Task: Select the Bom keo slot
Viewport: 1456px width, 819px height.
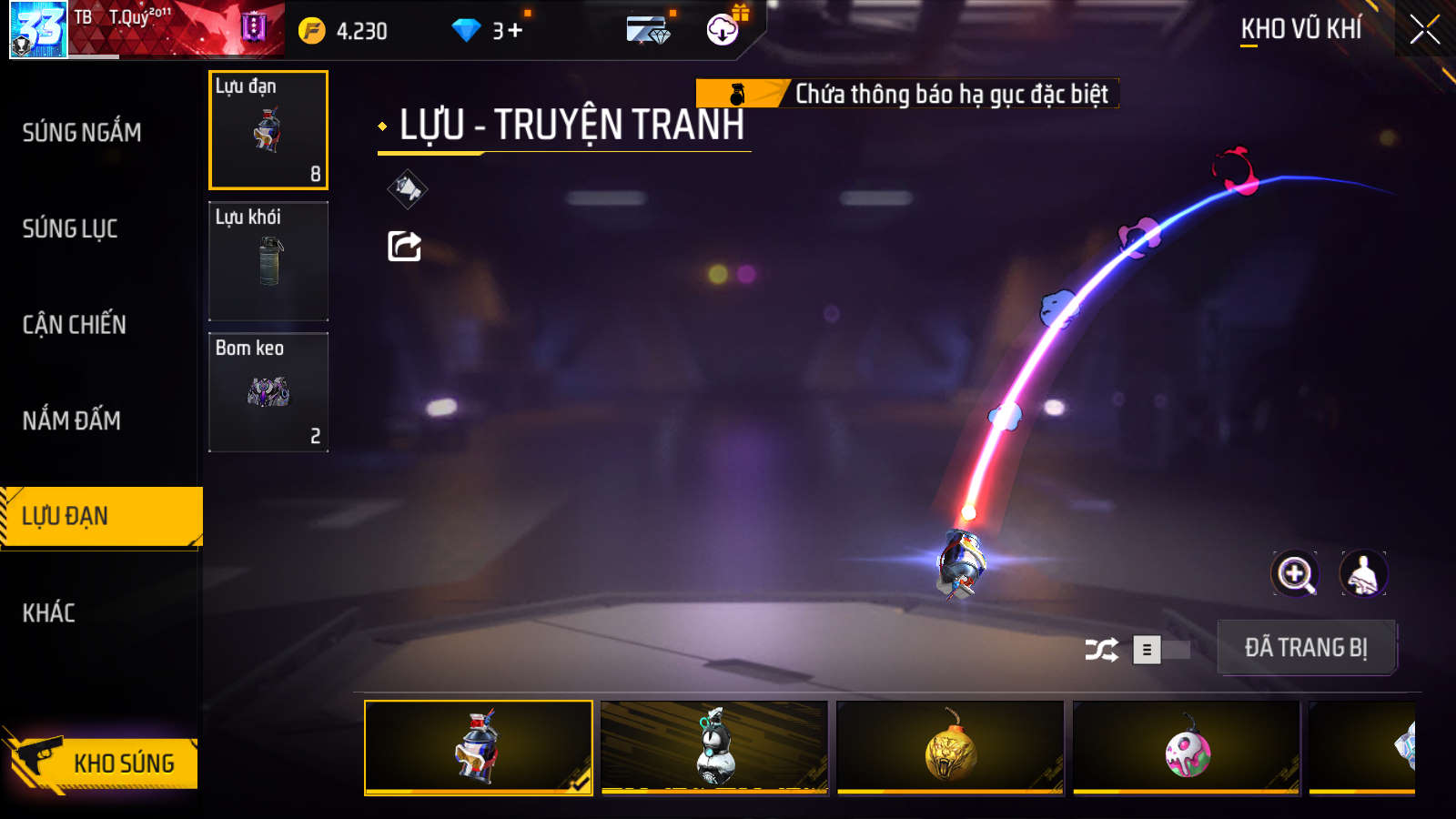Action: (x=268, y=392)
